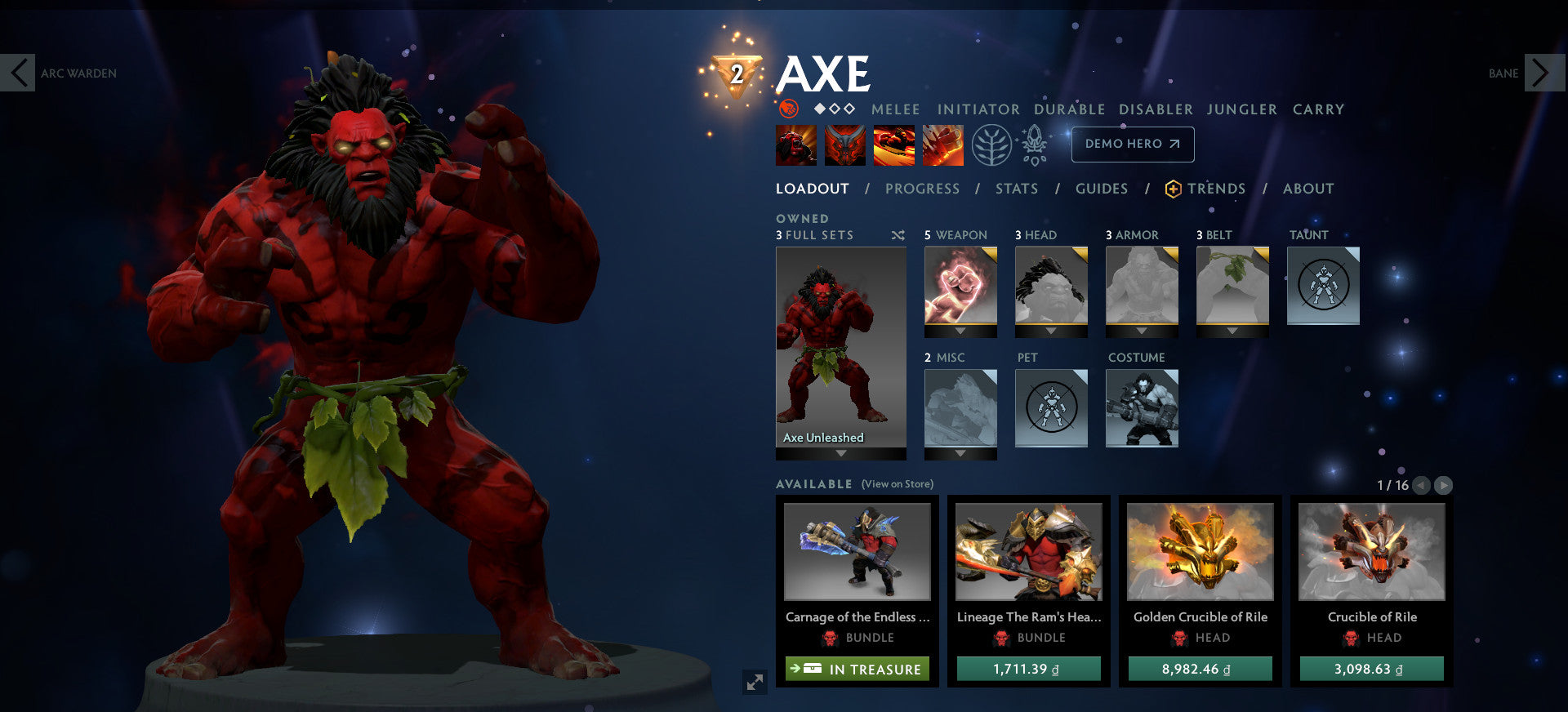Open the hero talent tree icon
The image size is (1568, 712).
(991, 145)
